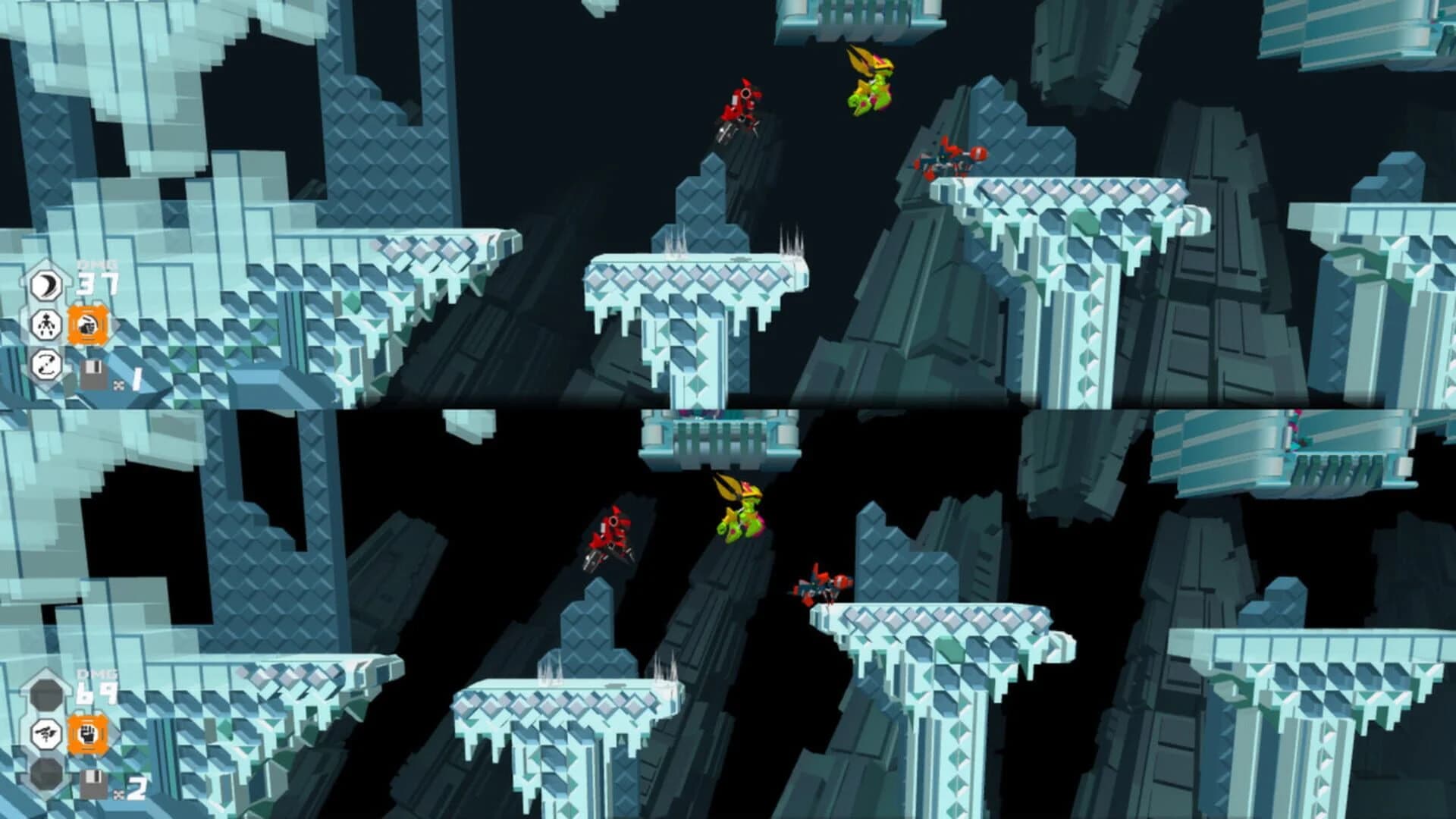This screenshot has width=1456, height=819.
Task: Toggle the bottom grayed-out ability slot
Action: pyautogui.click(x=45, y=775)
